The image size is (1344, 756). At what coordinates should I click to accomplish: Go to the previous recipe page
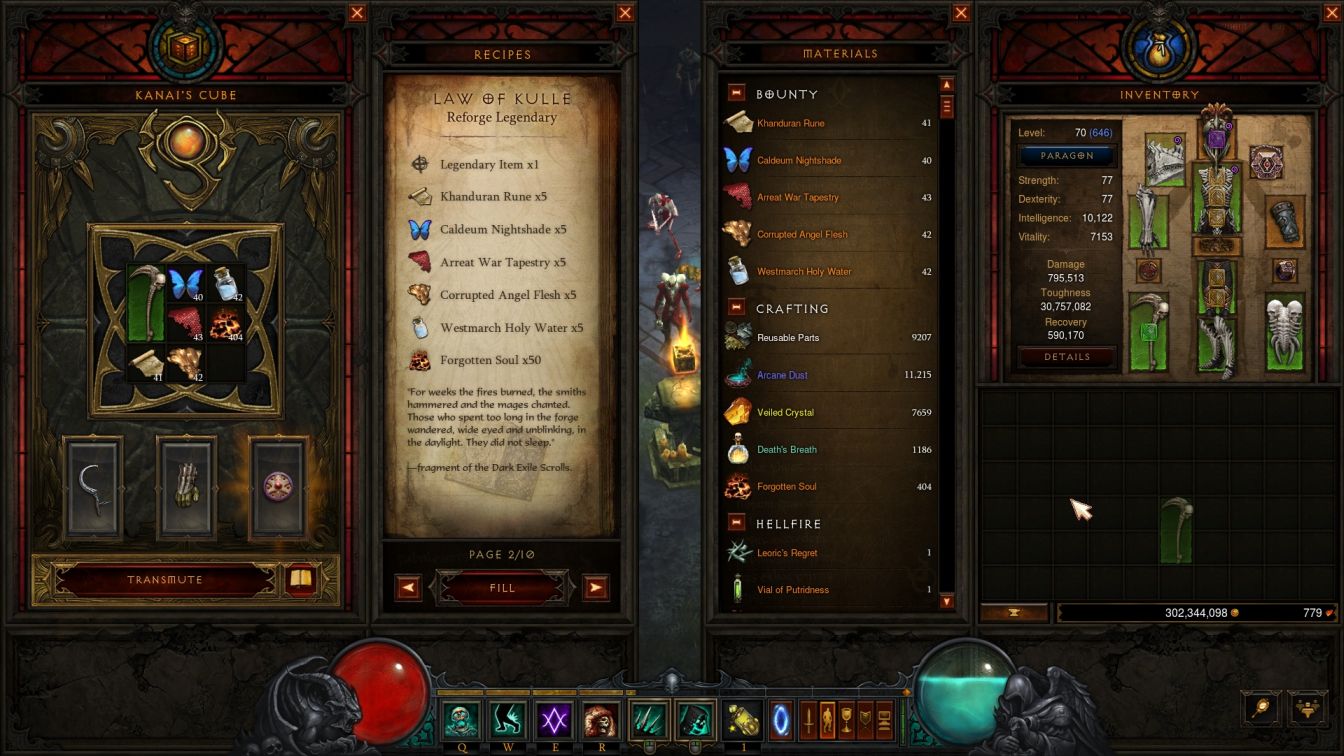(408, 588)
